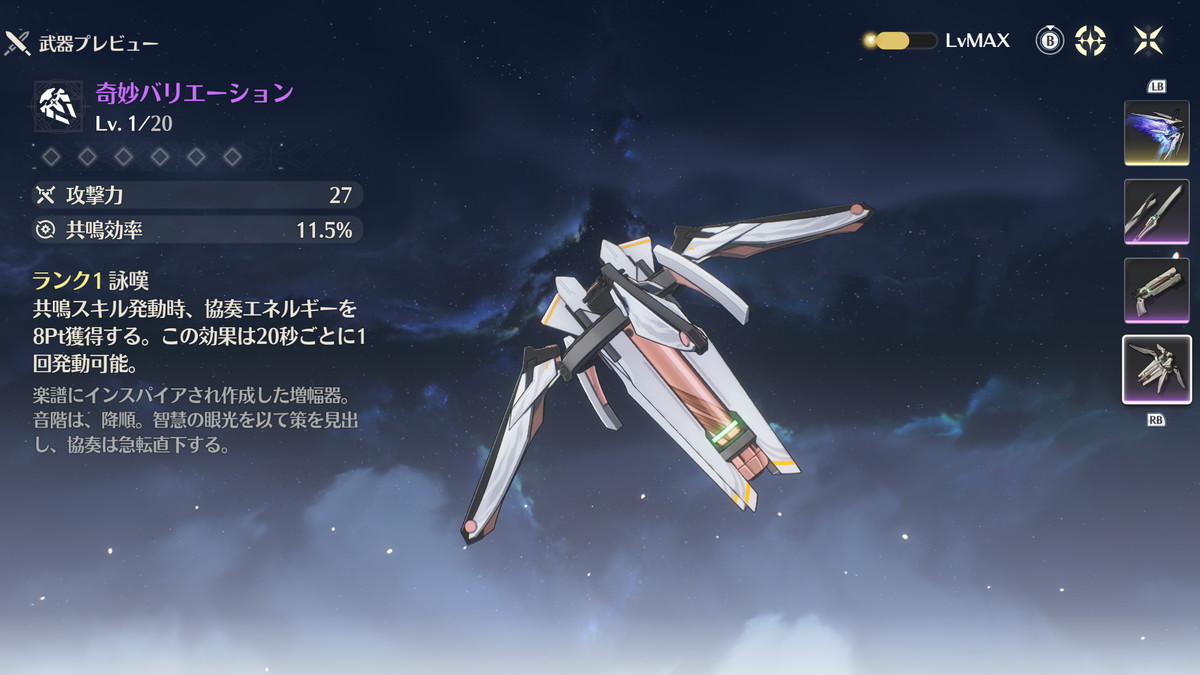Close the weapon preview screen
This screenshot has width=1200, height=675.
tap(1147, 41)
